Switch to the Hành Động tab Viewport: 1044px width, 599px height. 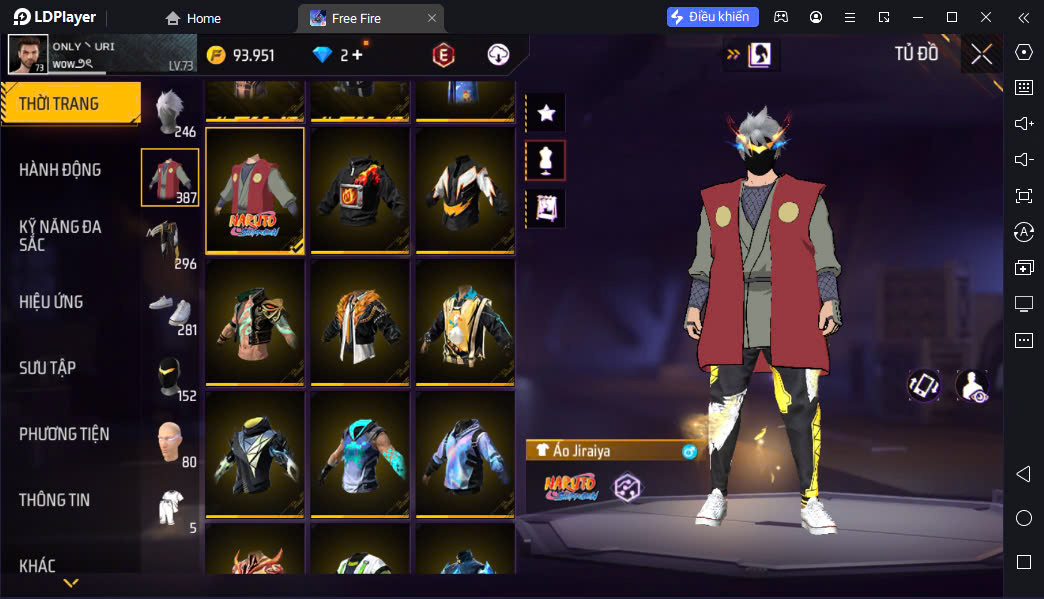point(60,170)
